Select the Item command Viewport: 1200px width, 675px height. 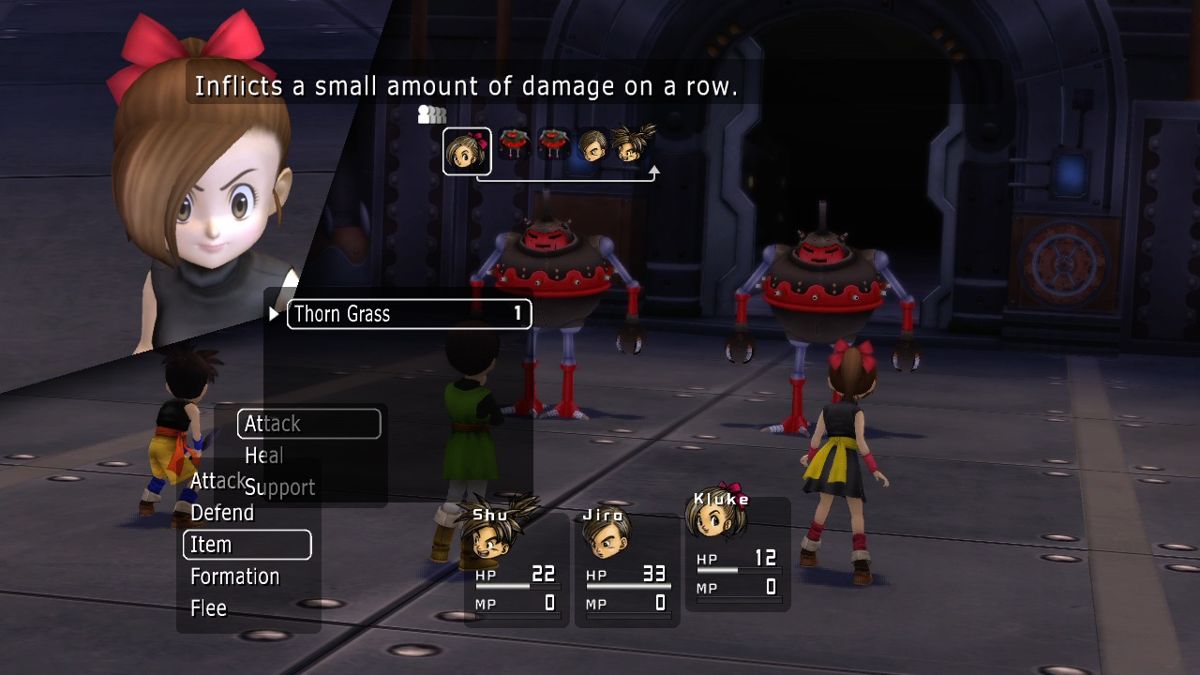247,545
